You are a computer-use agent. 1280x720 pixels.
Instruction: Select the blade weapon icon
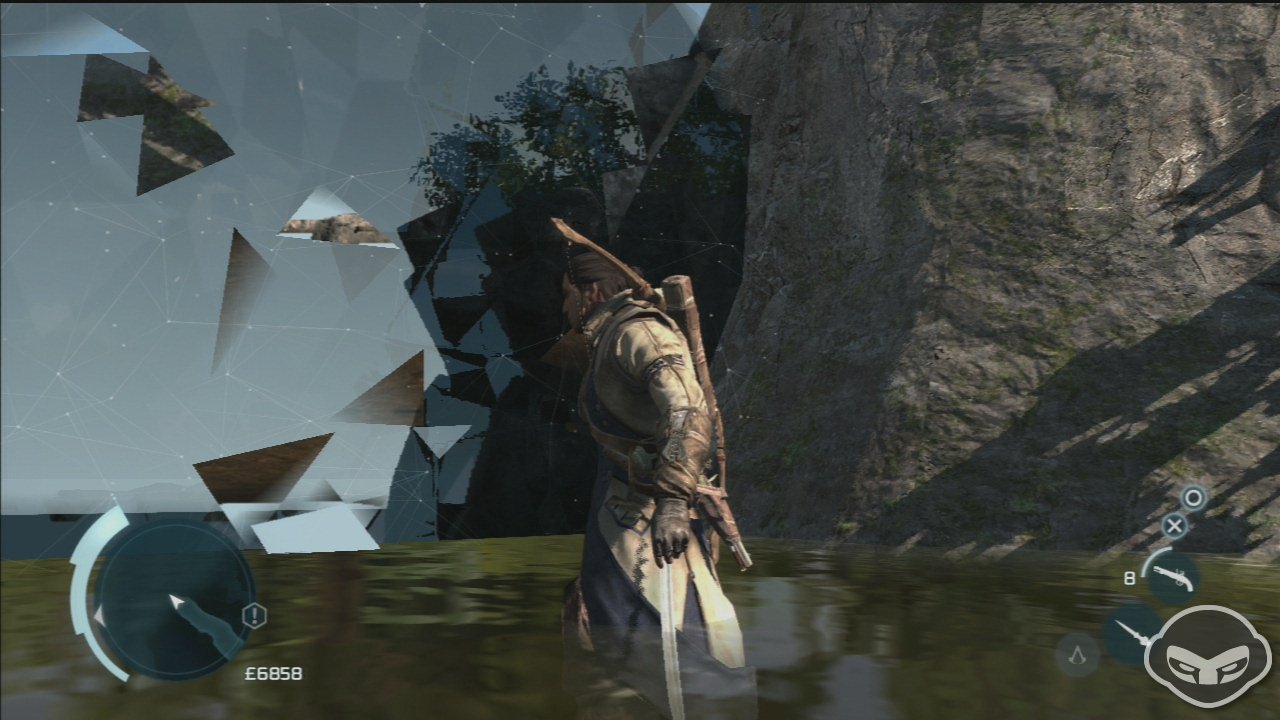1132,634
